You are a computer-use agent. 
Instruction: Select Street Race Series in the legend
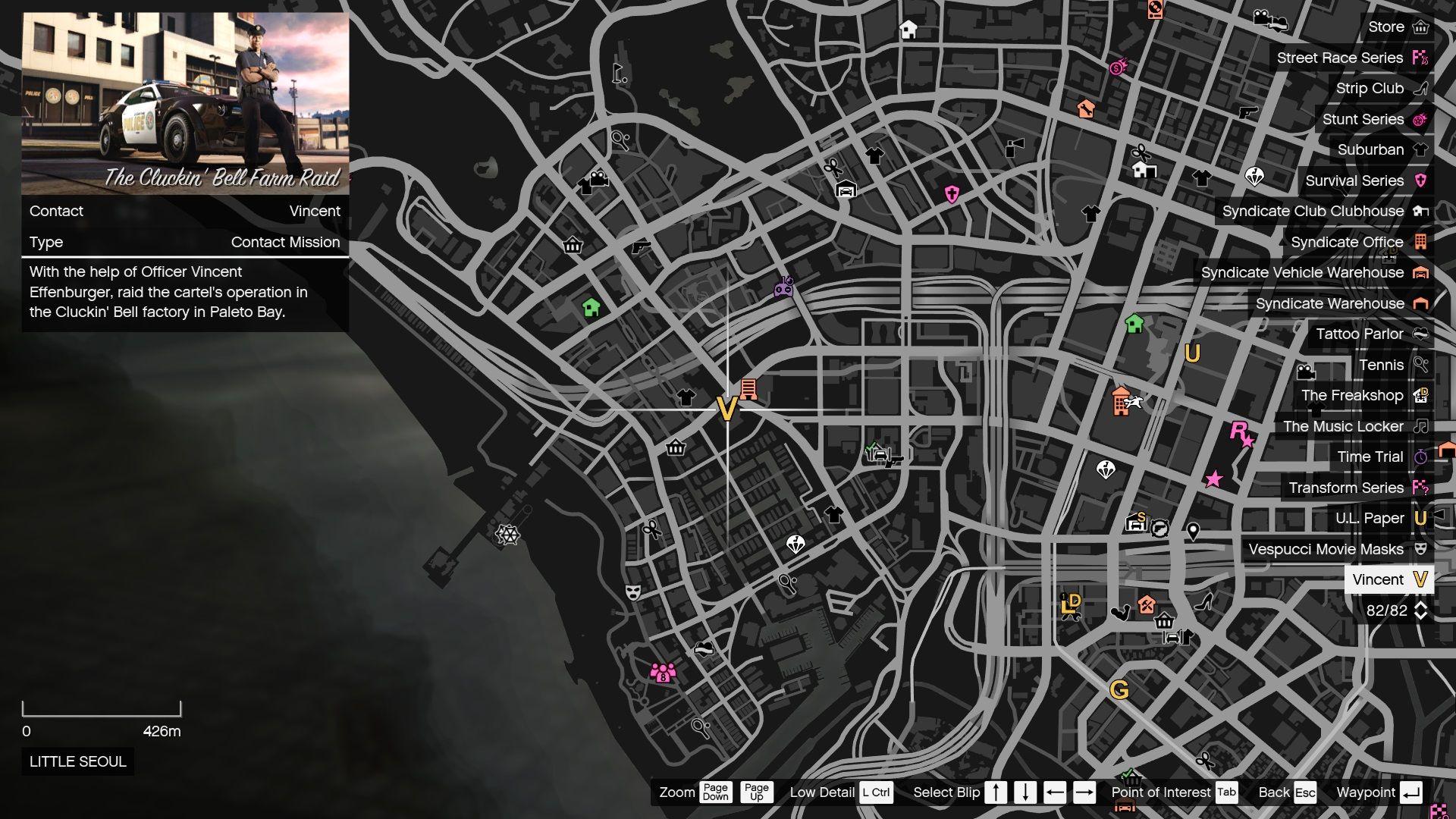click(x=1340, y=58)
